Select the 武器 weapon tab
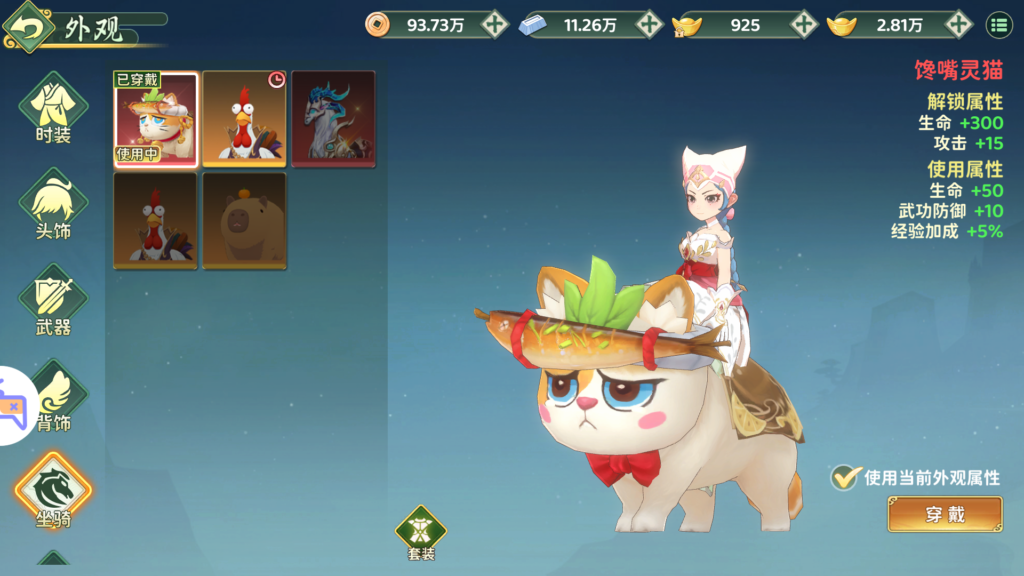1024x576 pixels. click(x=53, y=299)
